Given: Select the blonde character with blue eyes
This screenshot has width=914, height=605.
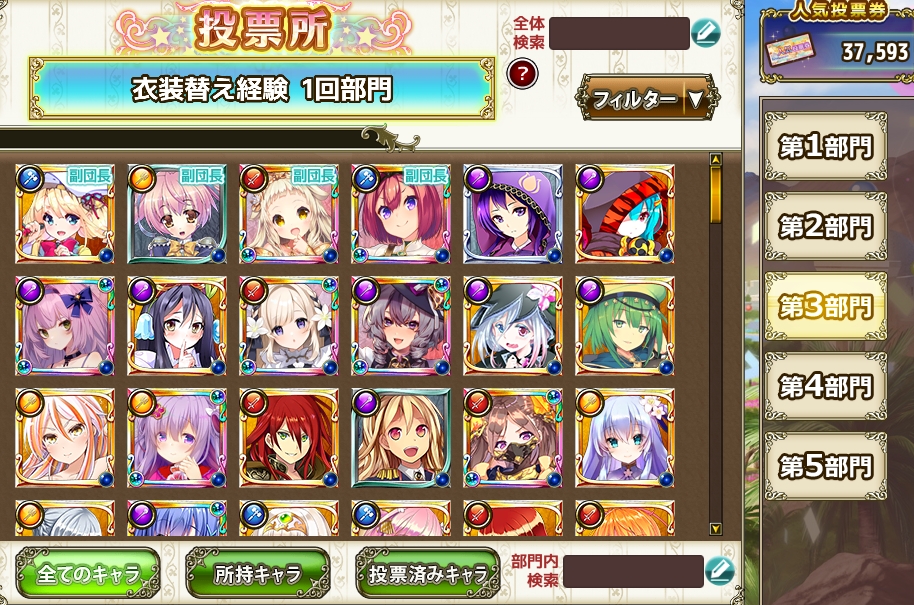Looking at the screenshot, I should tap(64, 214).
